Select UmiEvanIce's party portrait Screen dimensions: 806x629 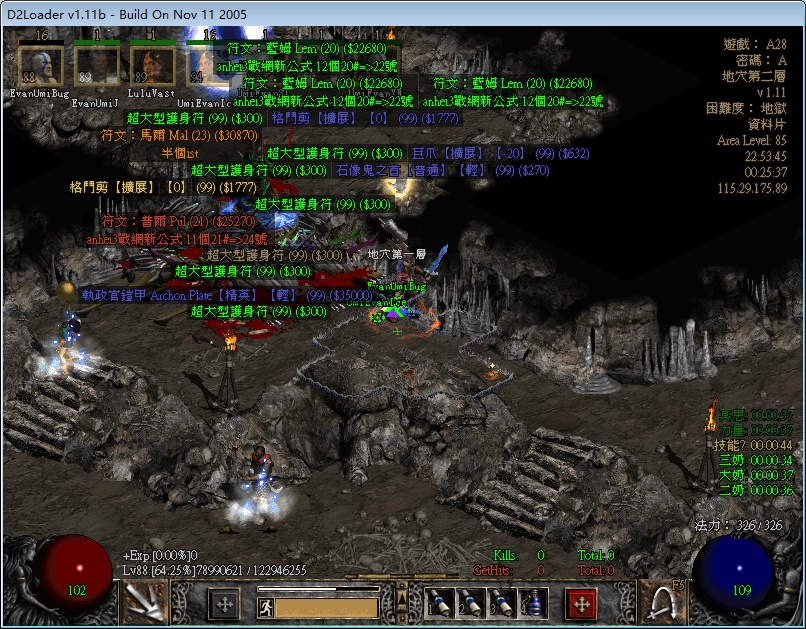206,65
